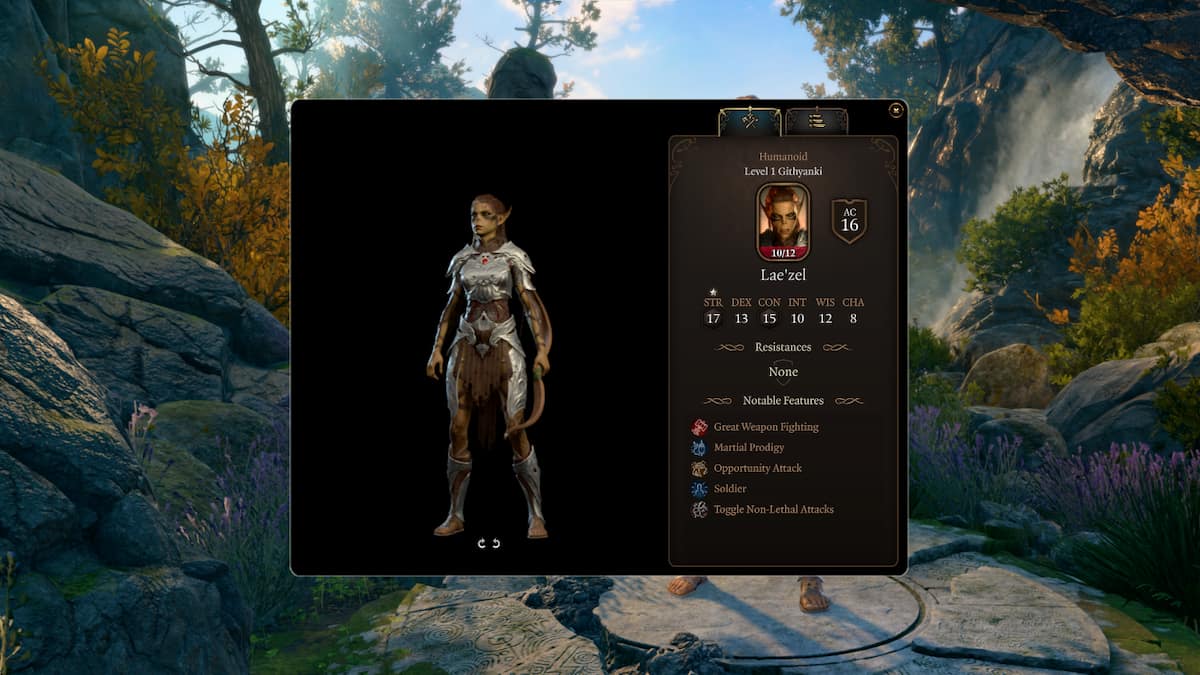1200x675 pixels.
Task: View the Opportunity Attack feature
Action: (757, 468)
